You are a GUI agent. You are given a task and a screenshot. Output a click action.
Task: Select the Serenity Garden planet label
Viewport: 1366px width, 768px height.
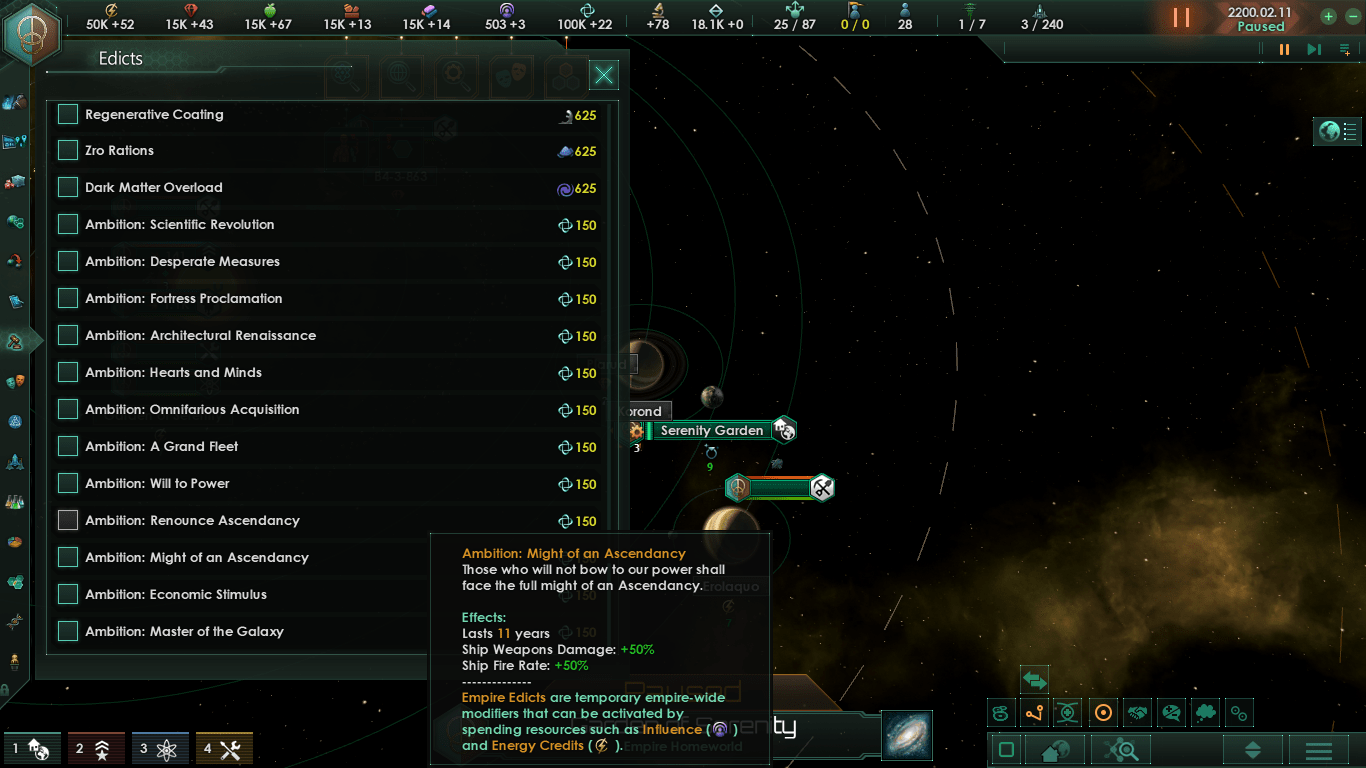point(711,431)
